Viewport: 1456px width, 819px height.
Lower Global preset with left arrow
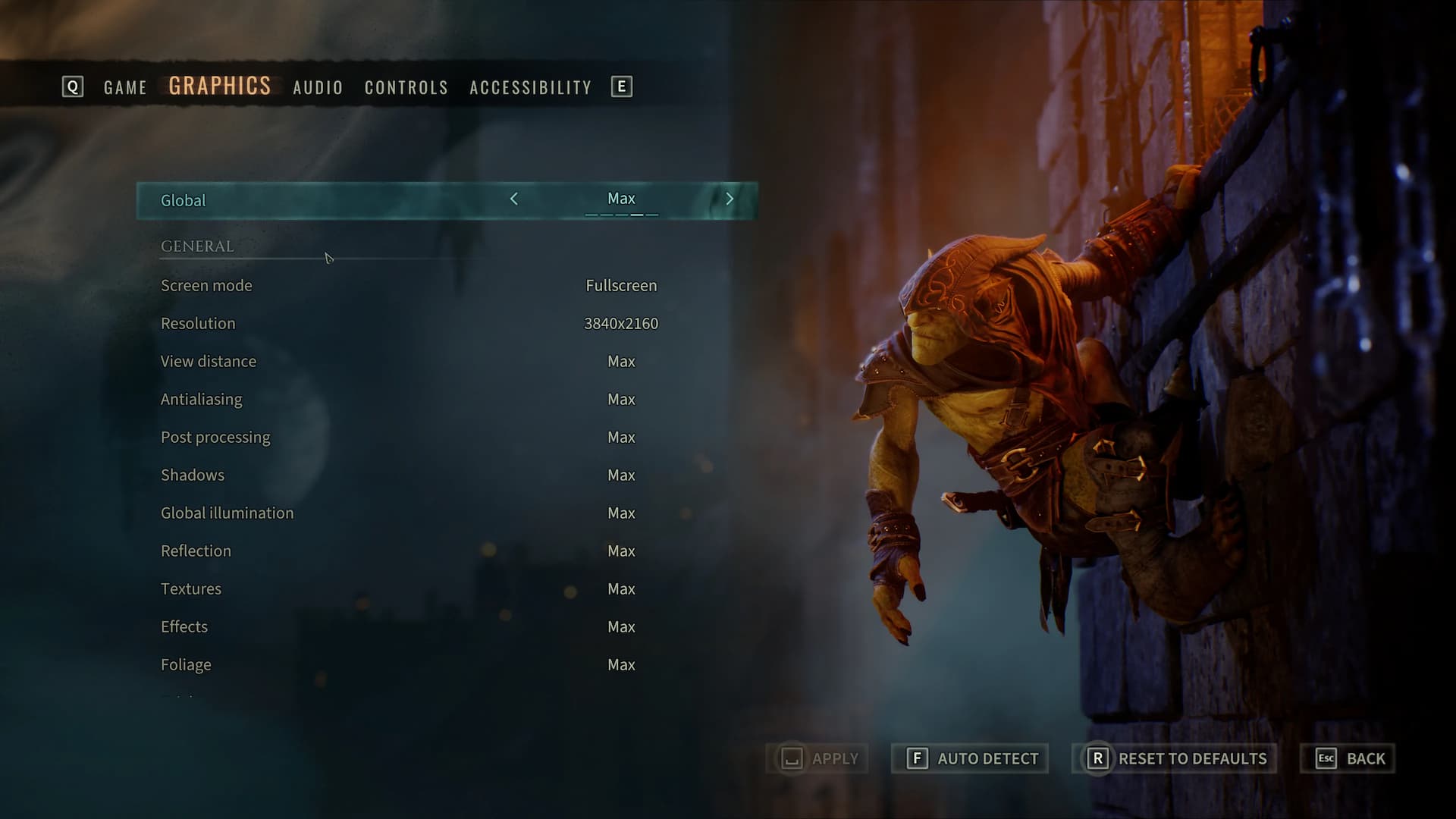[514, 199]
